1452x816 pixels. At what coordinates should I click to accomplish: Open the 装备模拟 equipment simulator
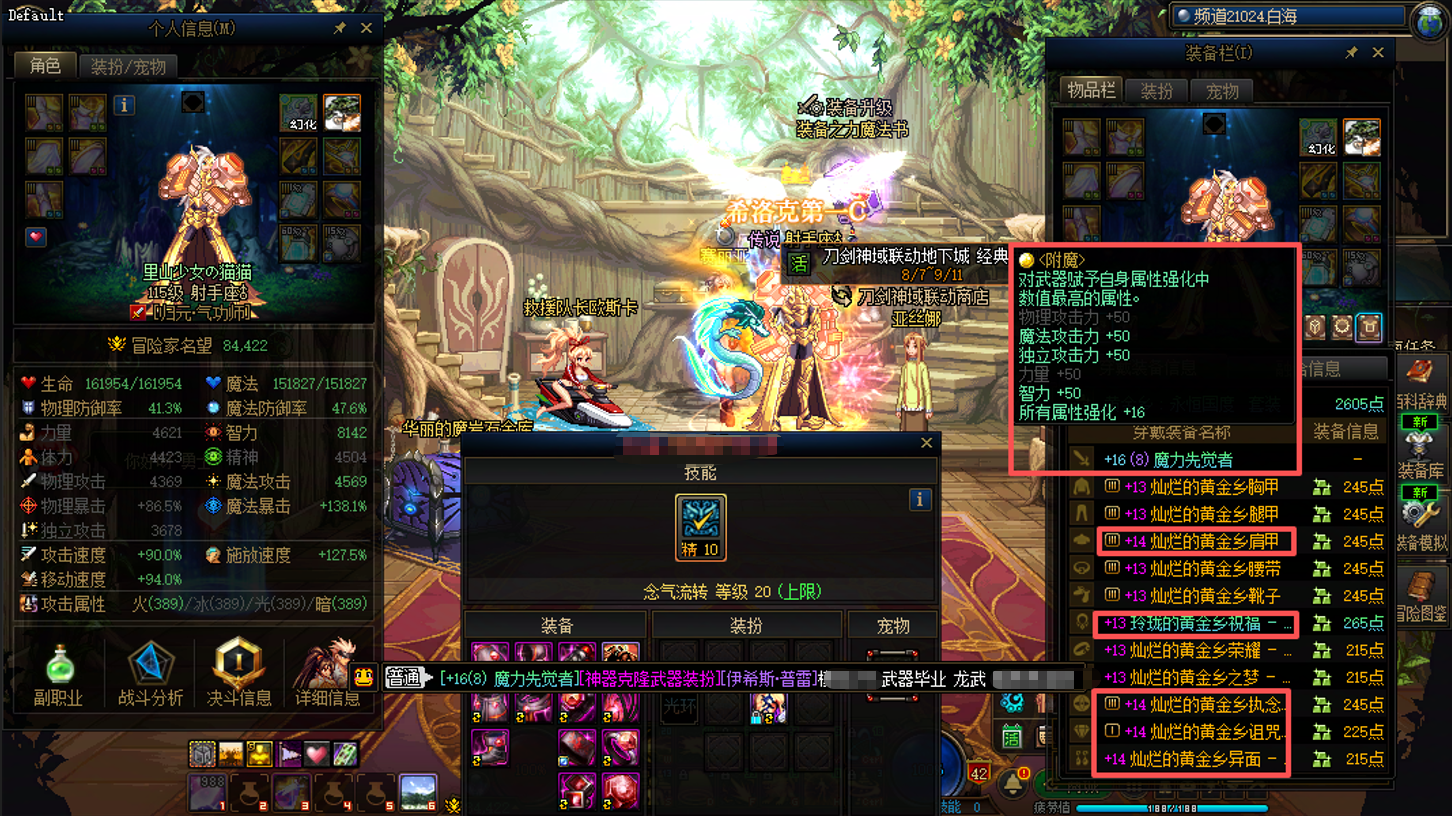[1420, 524]
